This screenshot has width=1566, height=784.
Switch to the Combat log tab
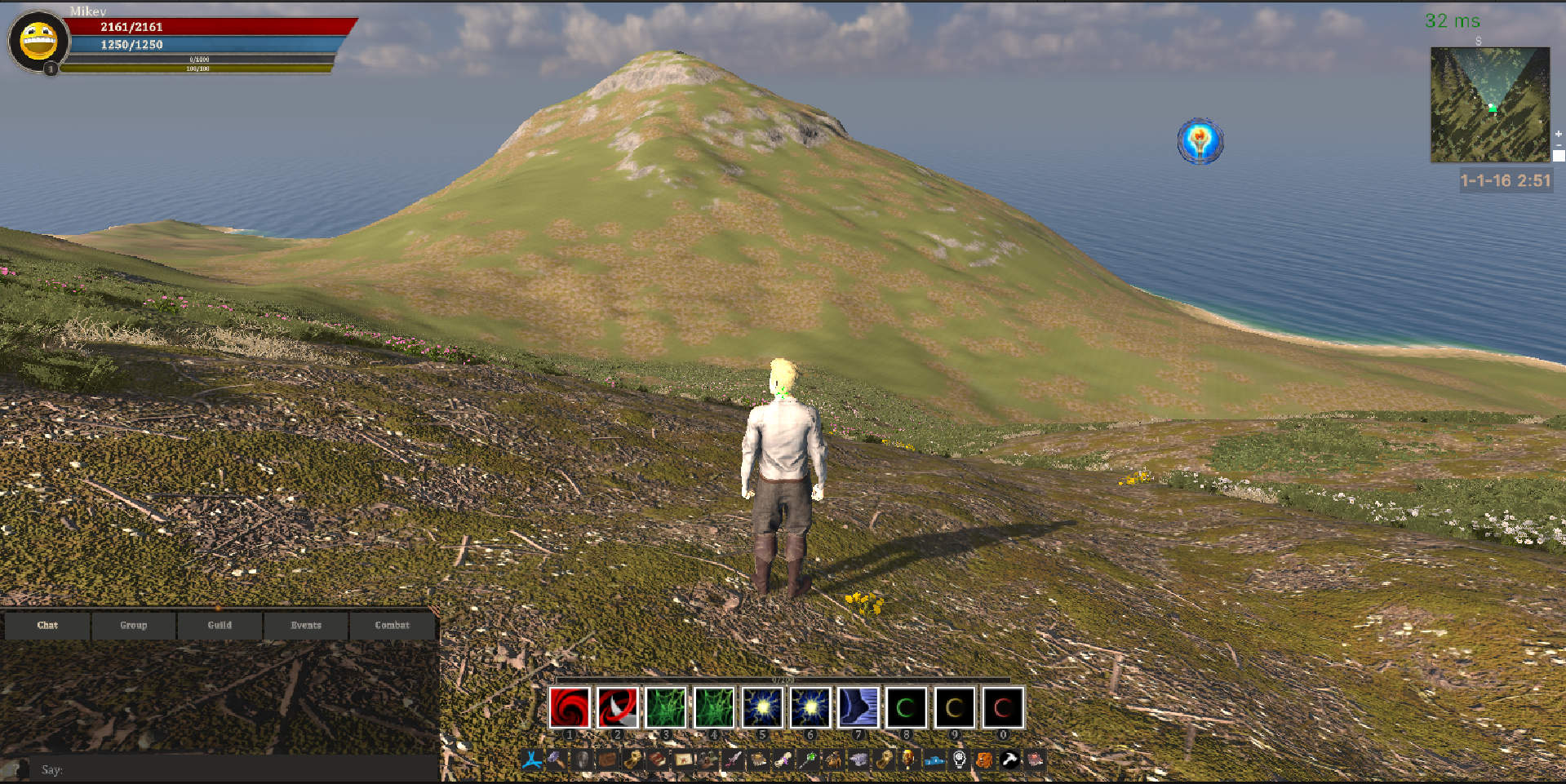pyautogui.click(x=393, y=625)
